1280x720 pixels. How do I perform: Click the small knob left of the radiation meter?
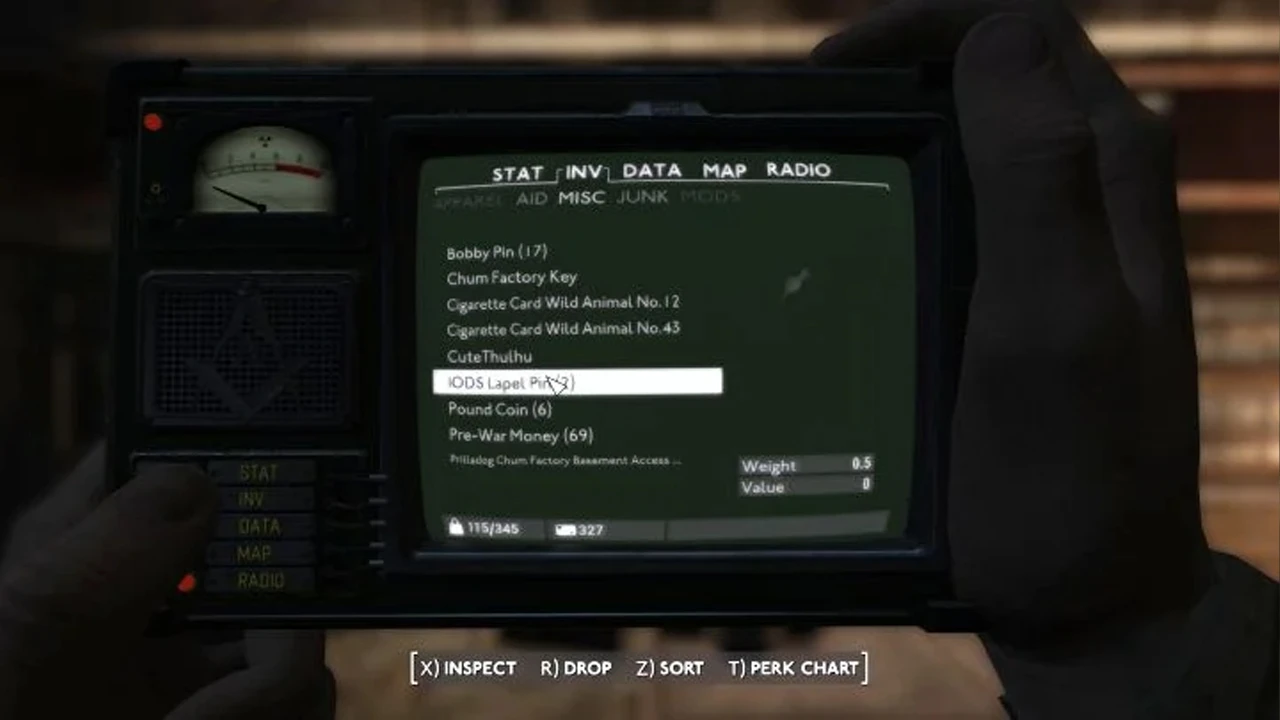[156, 188]
